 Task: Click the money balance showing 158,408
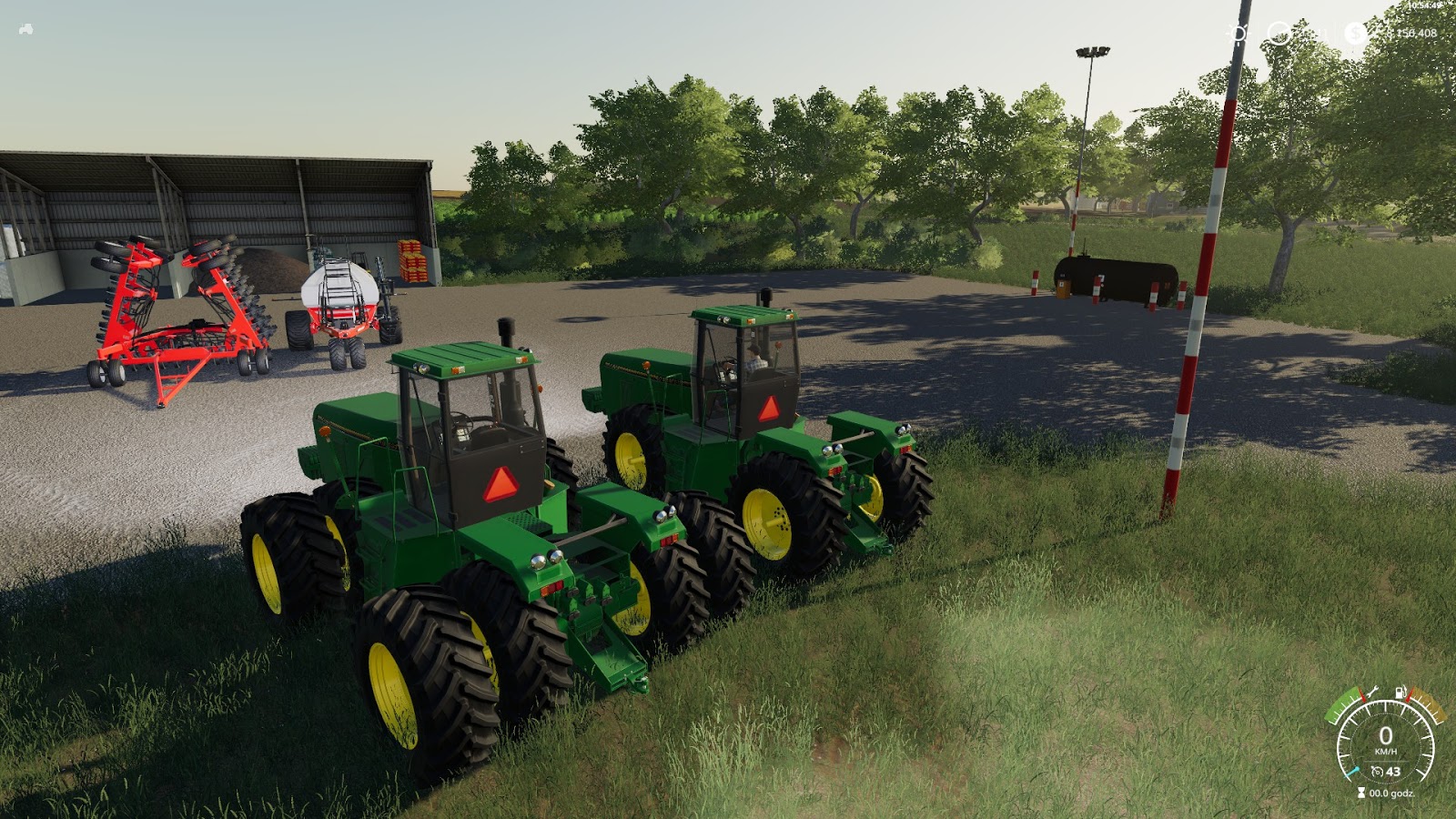1413,34
